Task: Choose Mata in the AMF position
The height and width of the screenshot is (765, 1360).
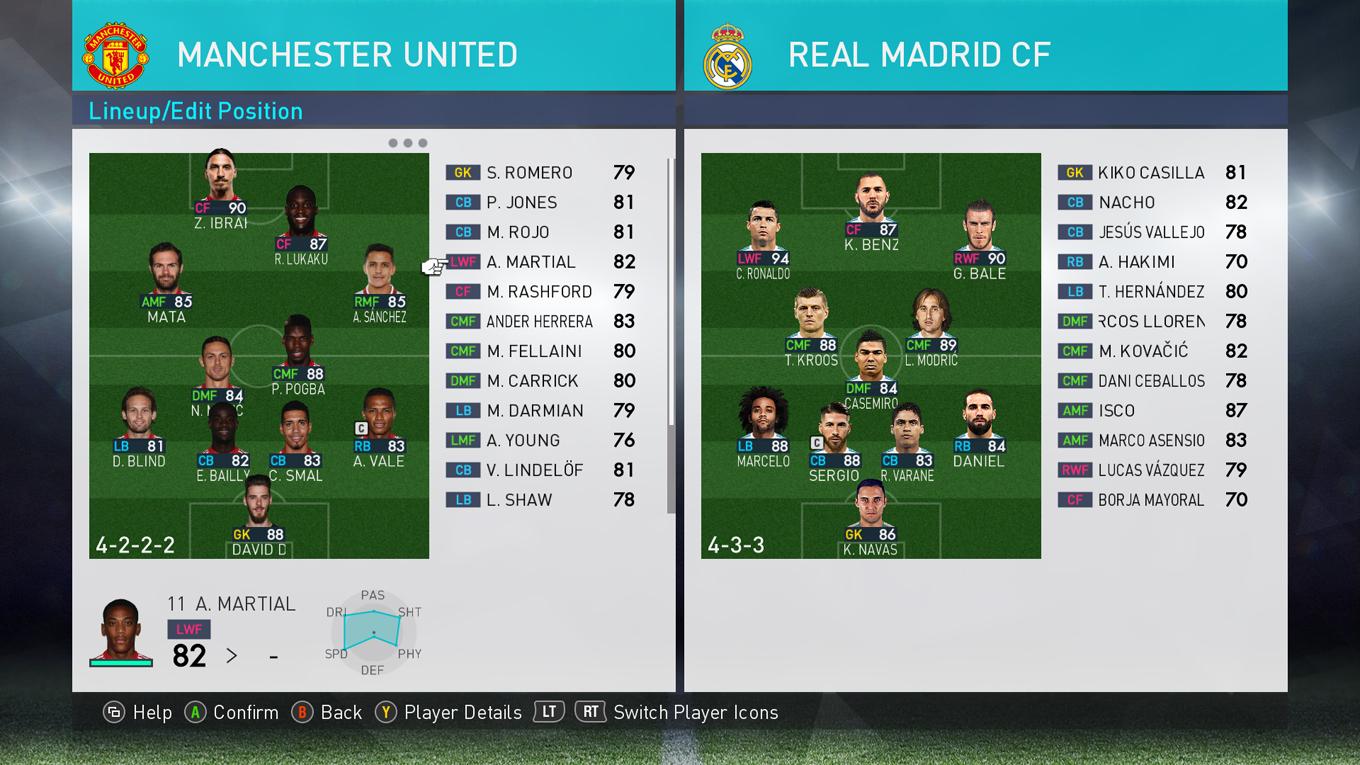Action: pyautogui.click(x=166, y=280)
